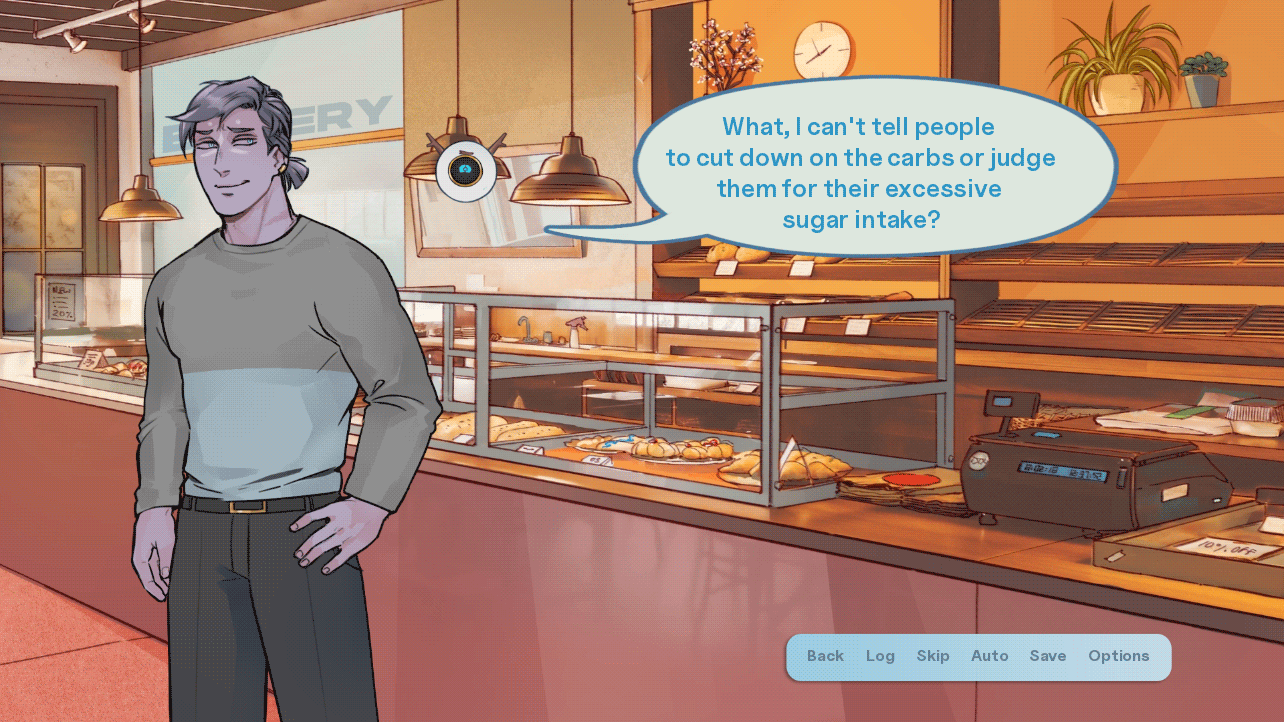Open the dialogue Log
This screenshot has width=1284, height=722.
pyautogui.click(x=880, y=656)
